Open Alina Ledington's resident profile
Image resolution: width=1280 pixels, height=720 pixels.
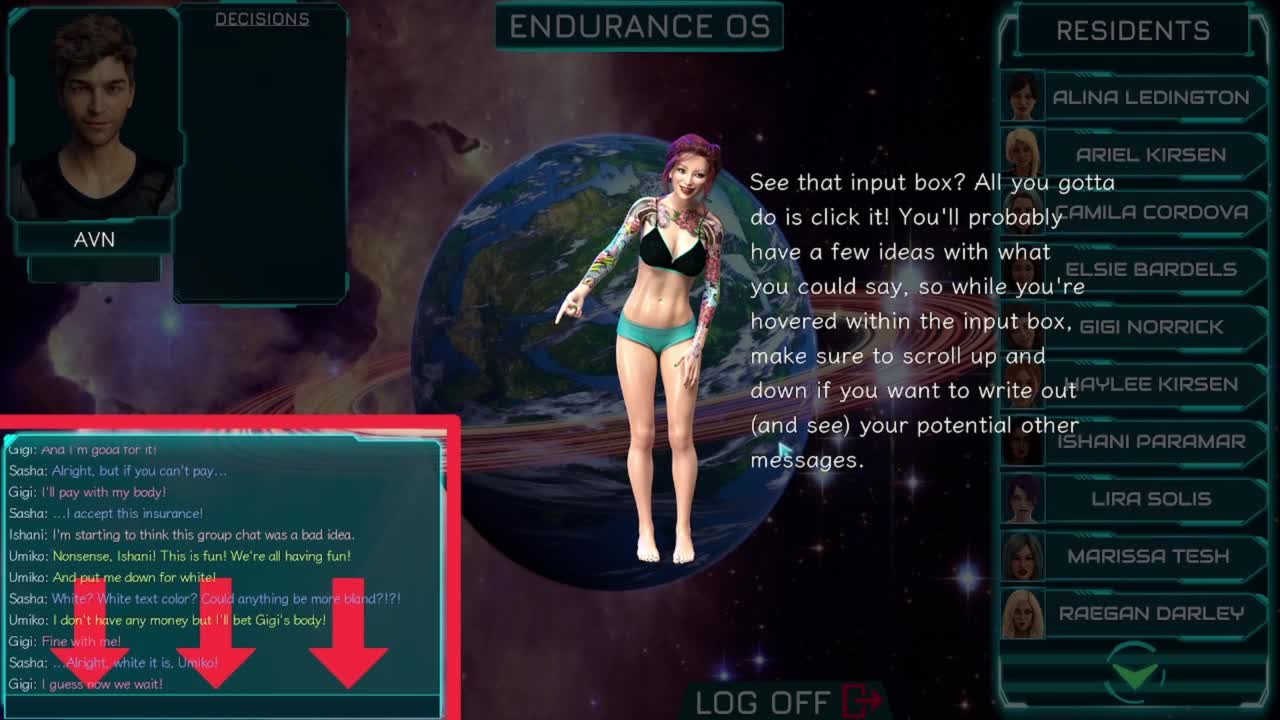[1150, 98]
